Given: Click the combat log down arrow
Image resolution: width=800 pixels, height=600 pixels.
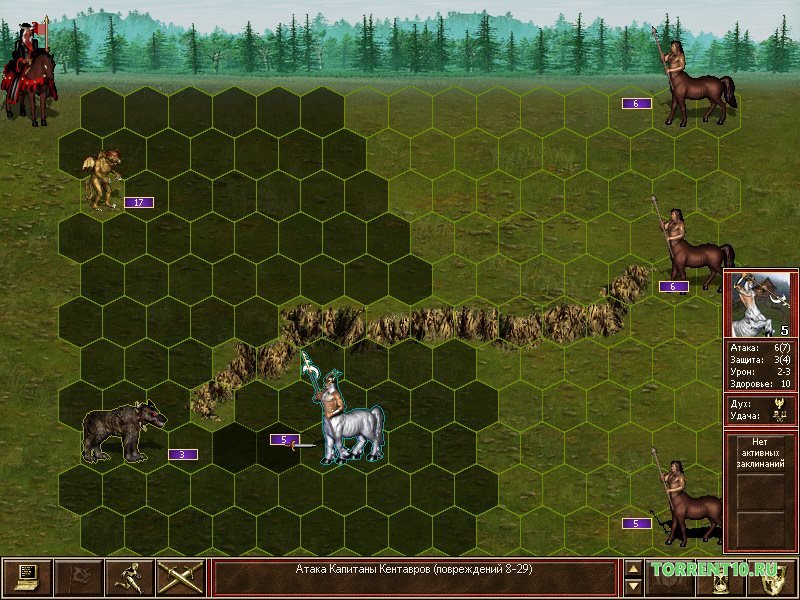Looking at the screenshot, I should [x=633, y=587].
